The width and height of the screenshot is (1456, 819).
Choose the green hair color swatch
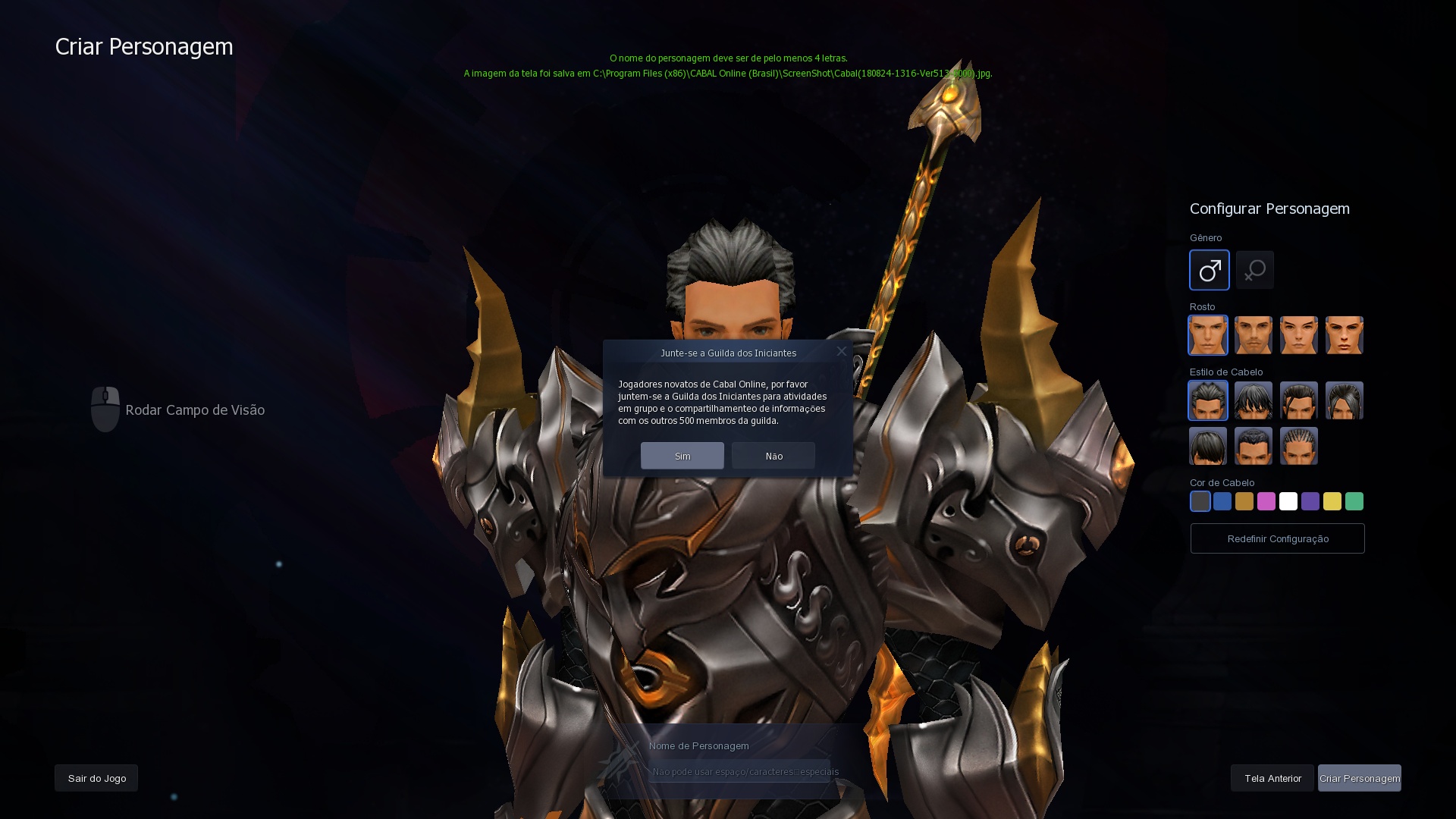(x=1354, y=501)
